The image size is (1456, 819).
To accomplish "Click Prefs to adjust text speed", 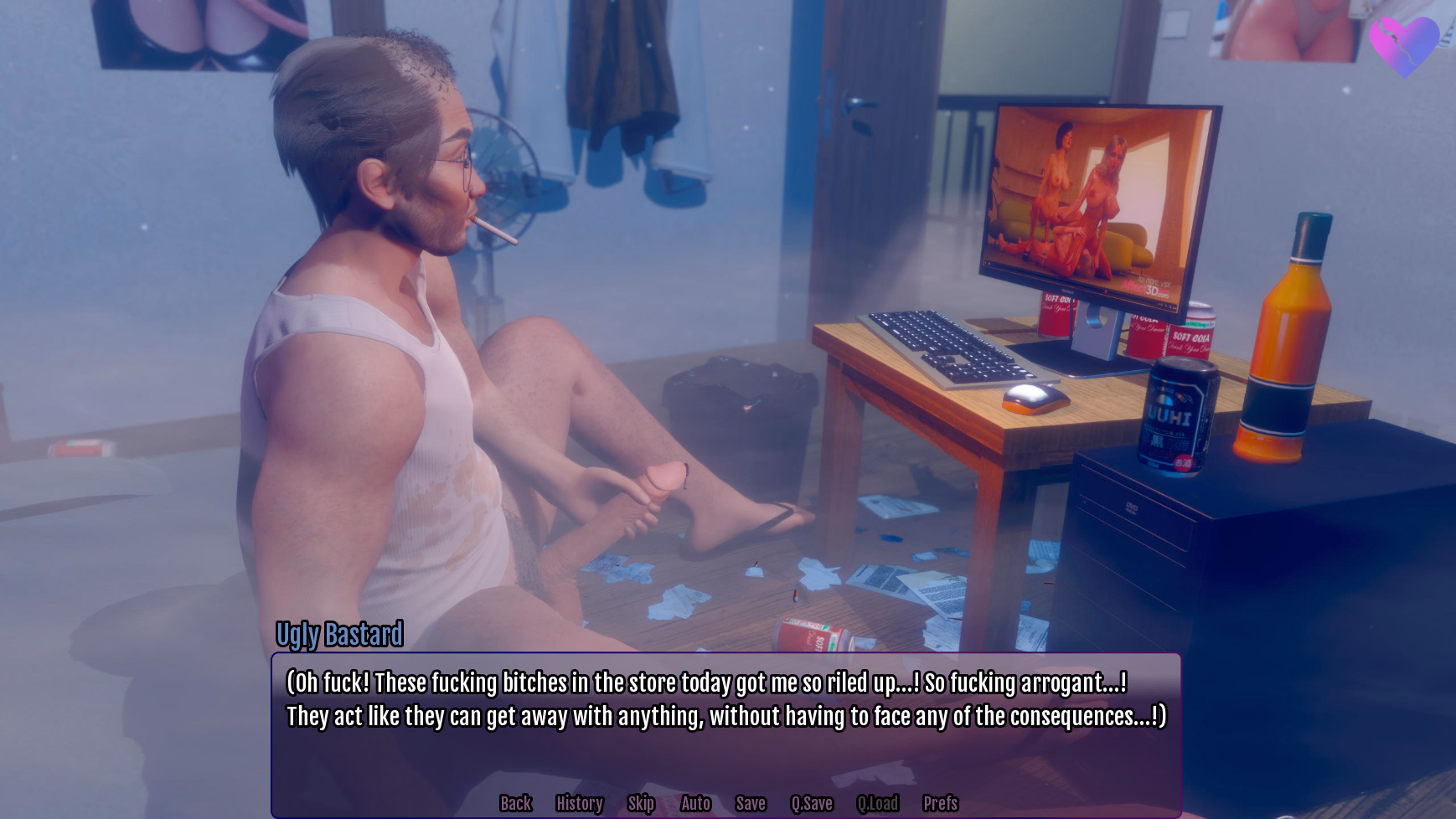I will (940, 803).
